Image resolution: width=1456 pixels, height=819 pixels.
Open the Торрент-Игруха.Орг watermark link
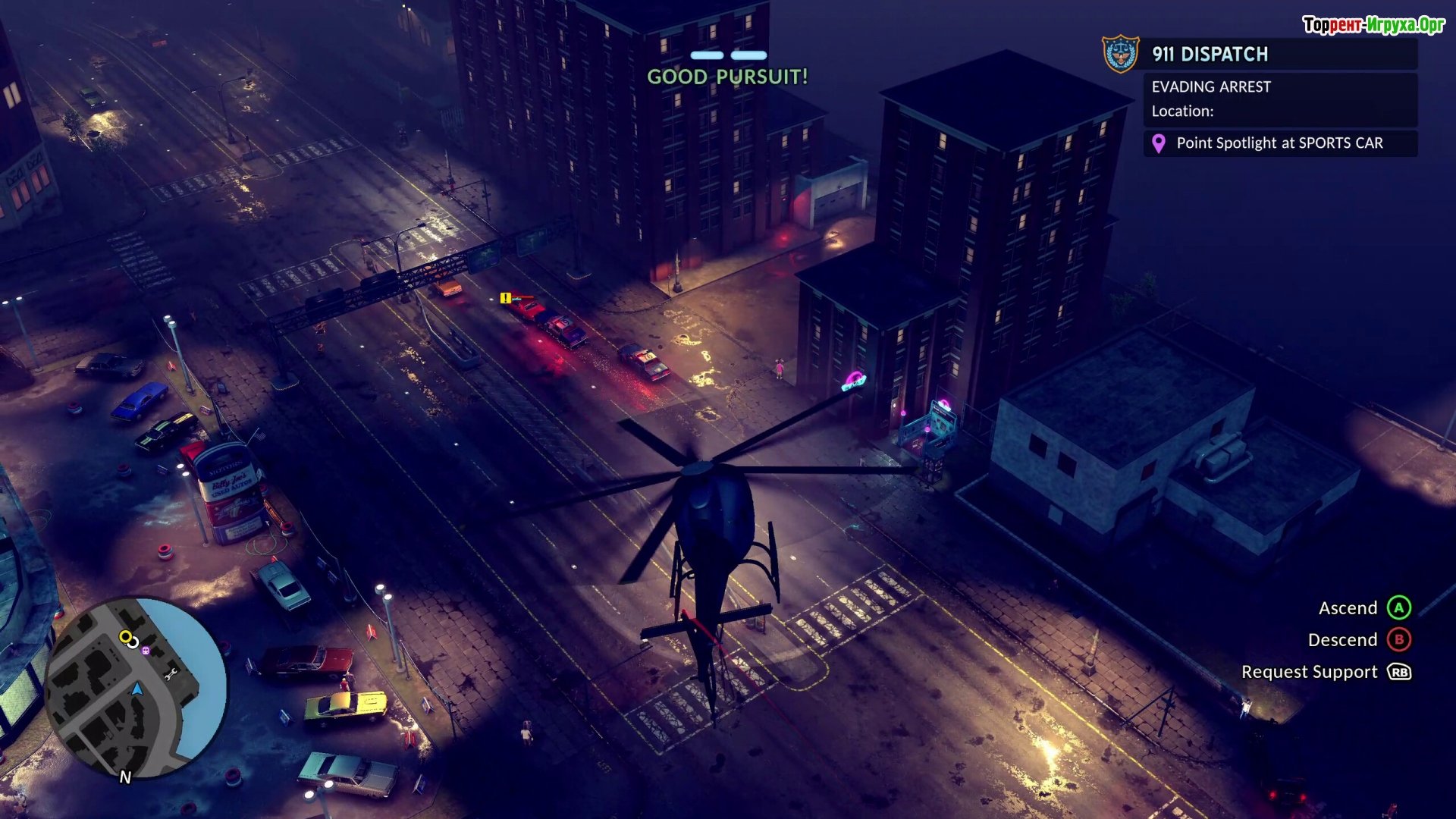[x=1373, y=25]
